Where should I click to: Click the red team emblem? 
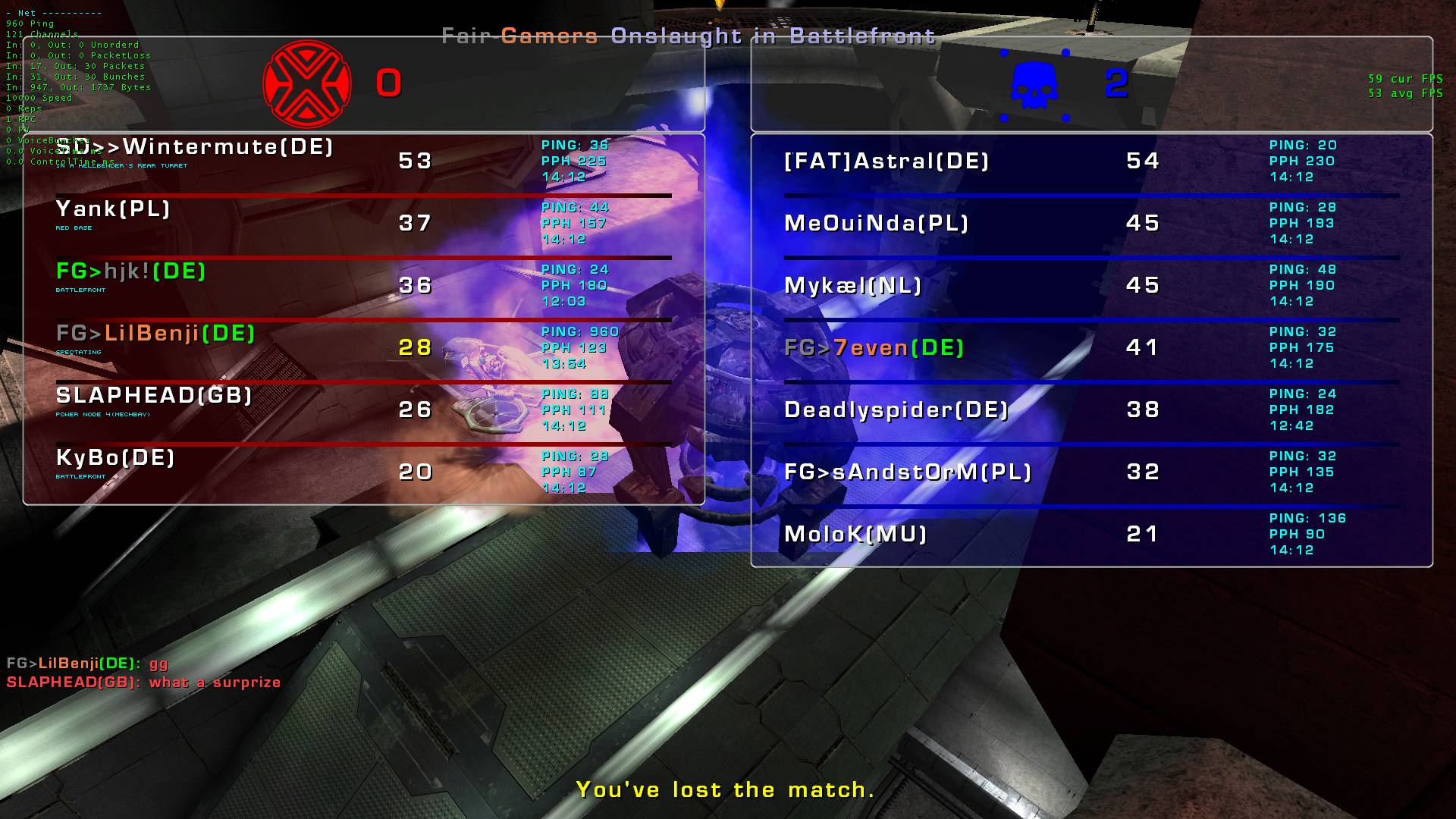(x=307, y=83)
